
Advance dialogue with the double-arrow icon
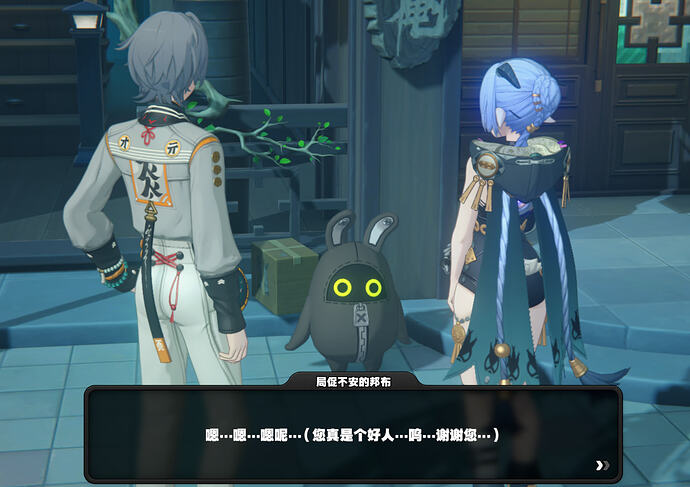point(601,465)
